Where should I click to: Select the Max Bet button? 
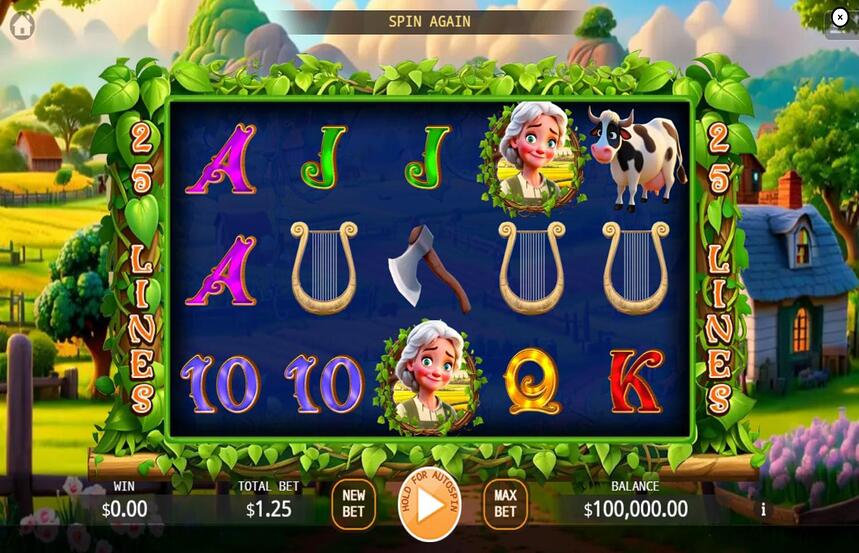(505, 504)
